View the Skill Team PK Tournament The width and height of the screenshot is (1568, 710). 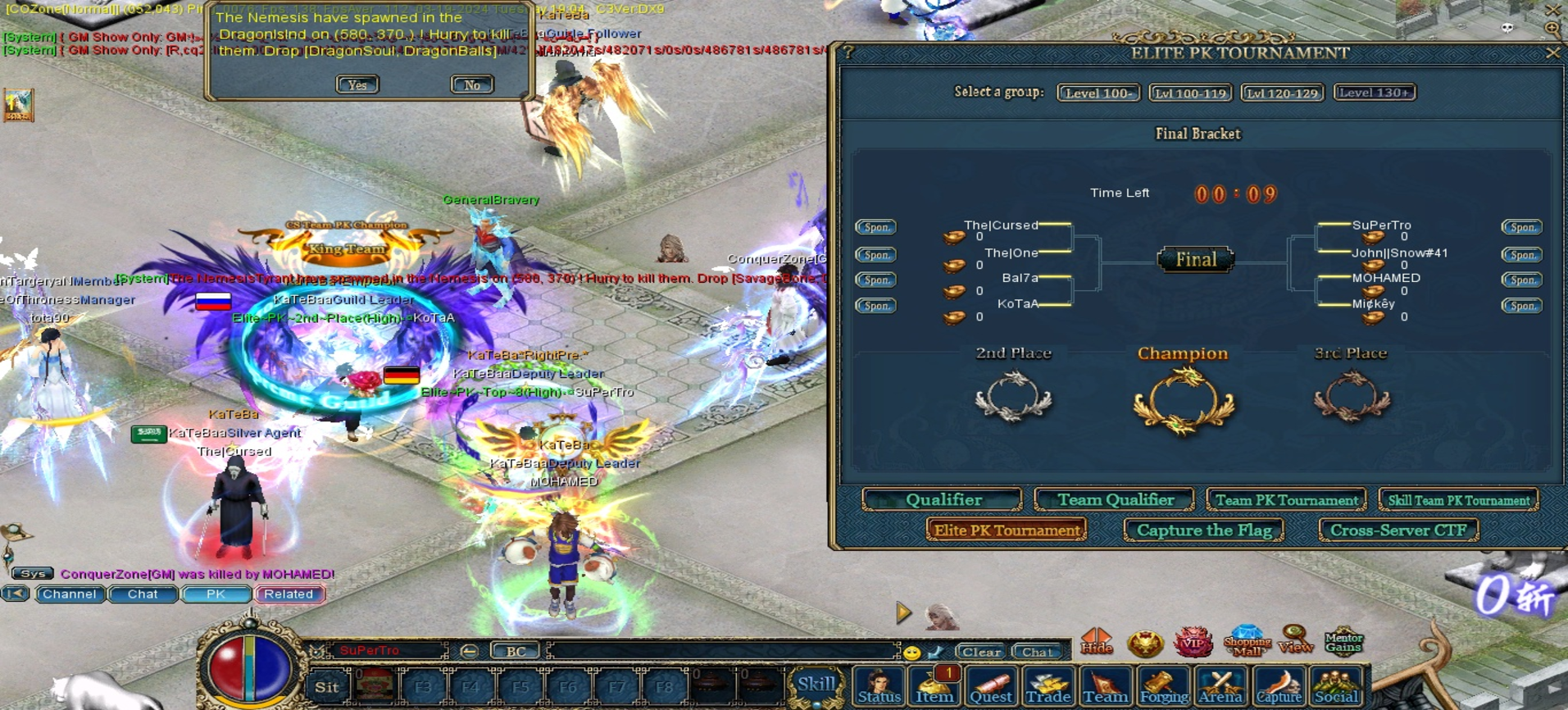[1458, 500]
